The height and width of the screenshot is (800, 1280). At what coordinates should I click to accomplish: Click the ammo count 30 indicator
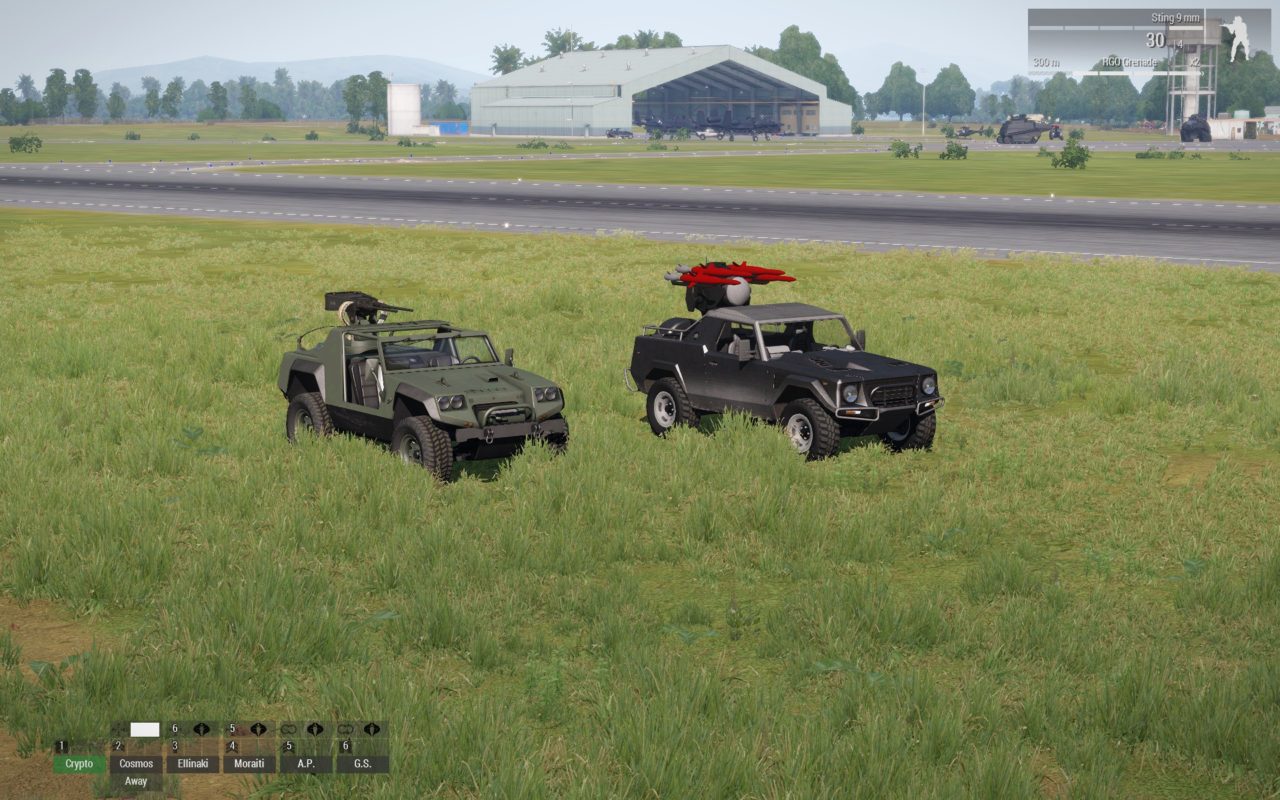(1155, 41)
